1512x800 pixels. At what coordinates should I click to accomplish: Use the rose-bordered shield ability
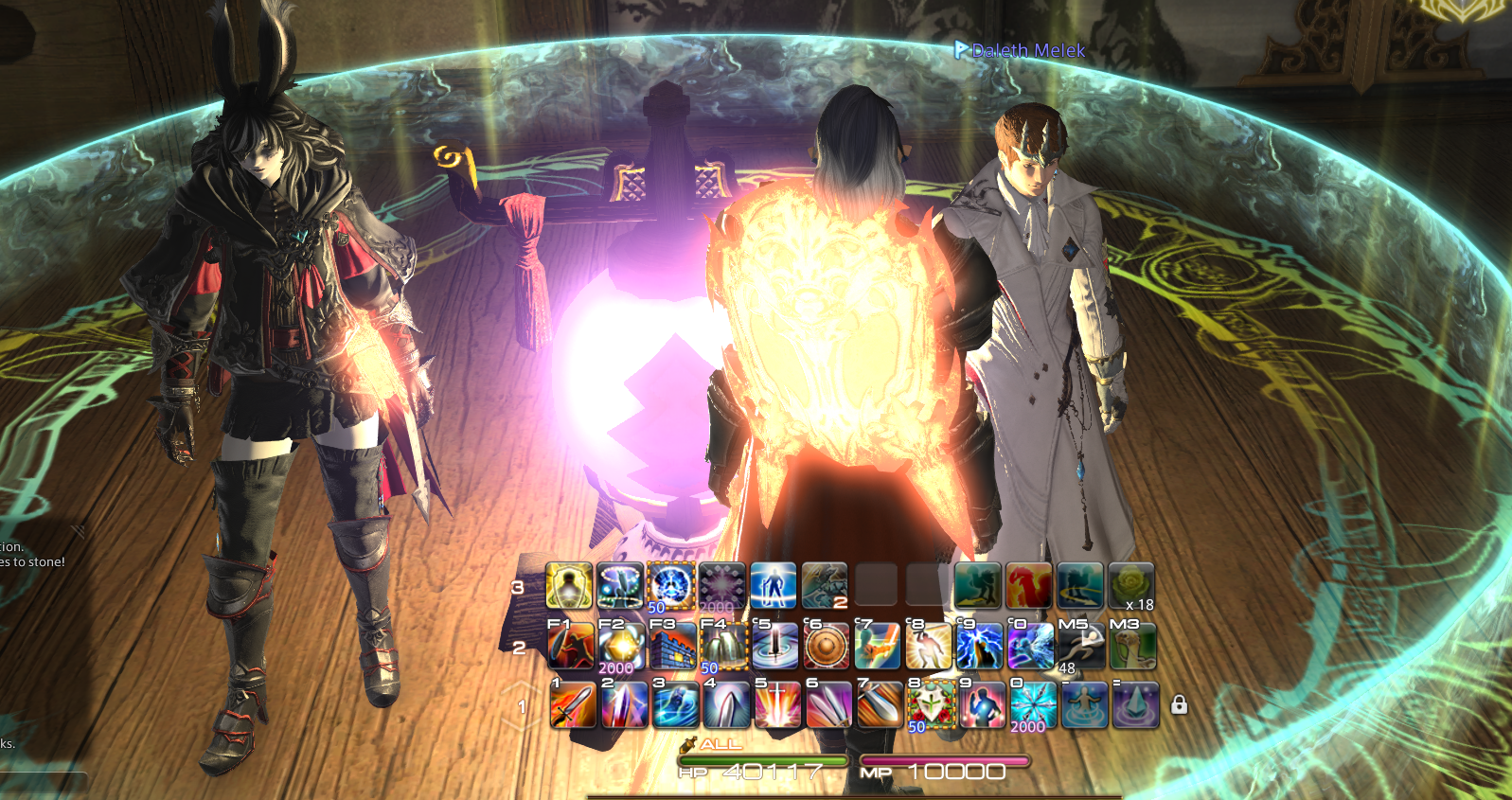pyautogui.click(x=931, y=705)
